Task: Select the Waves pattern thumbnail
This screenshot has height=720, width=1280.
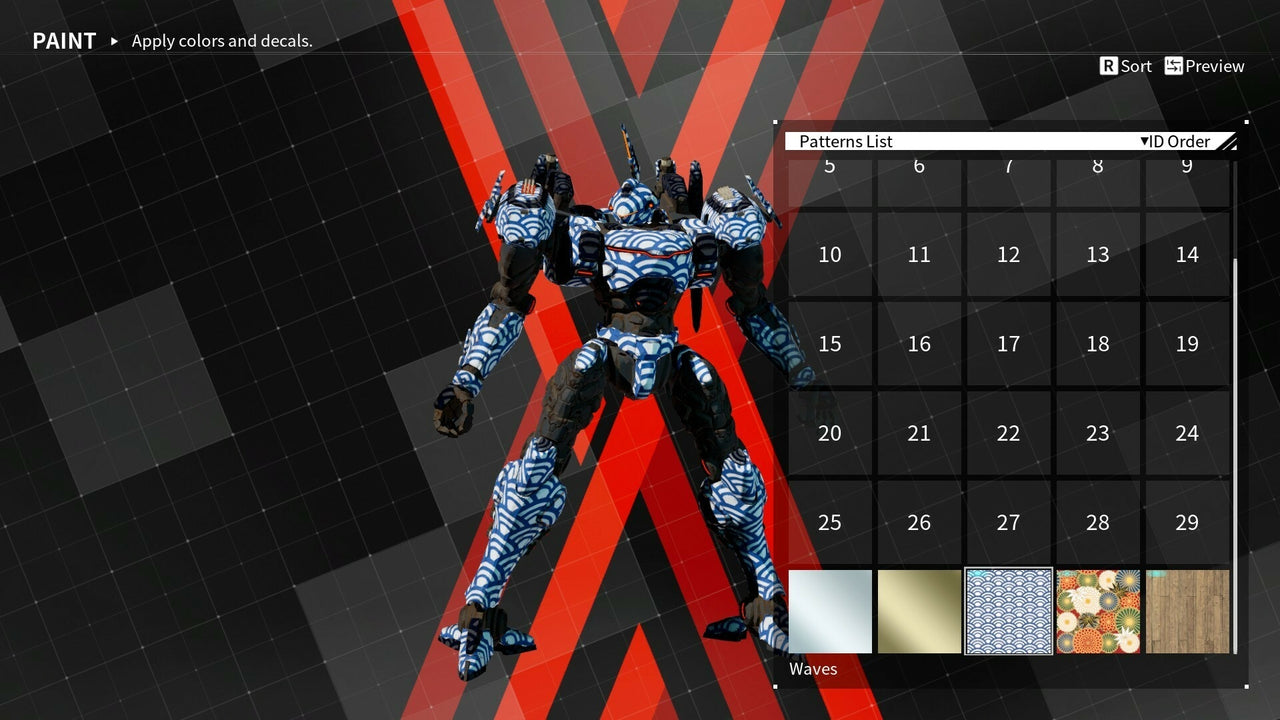Action: [x=1008, y=611]
